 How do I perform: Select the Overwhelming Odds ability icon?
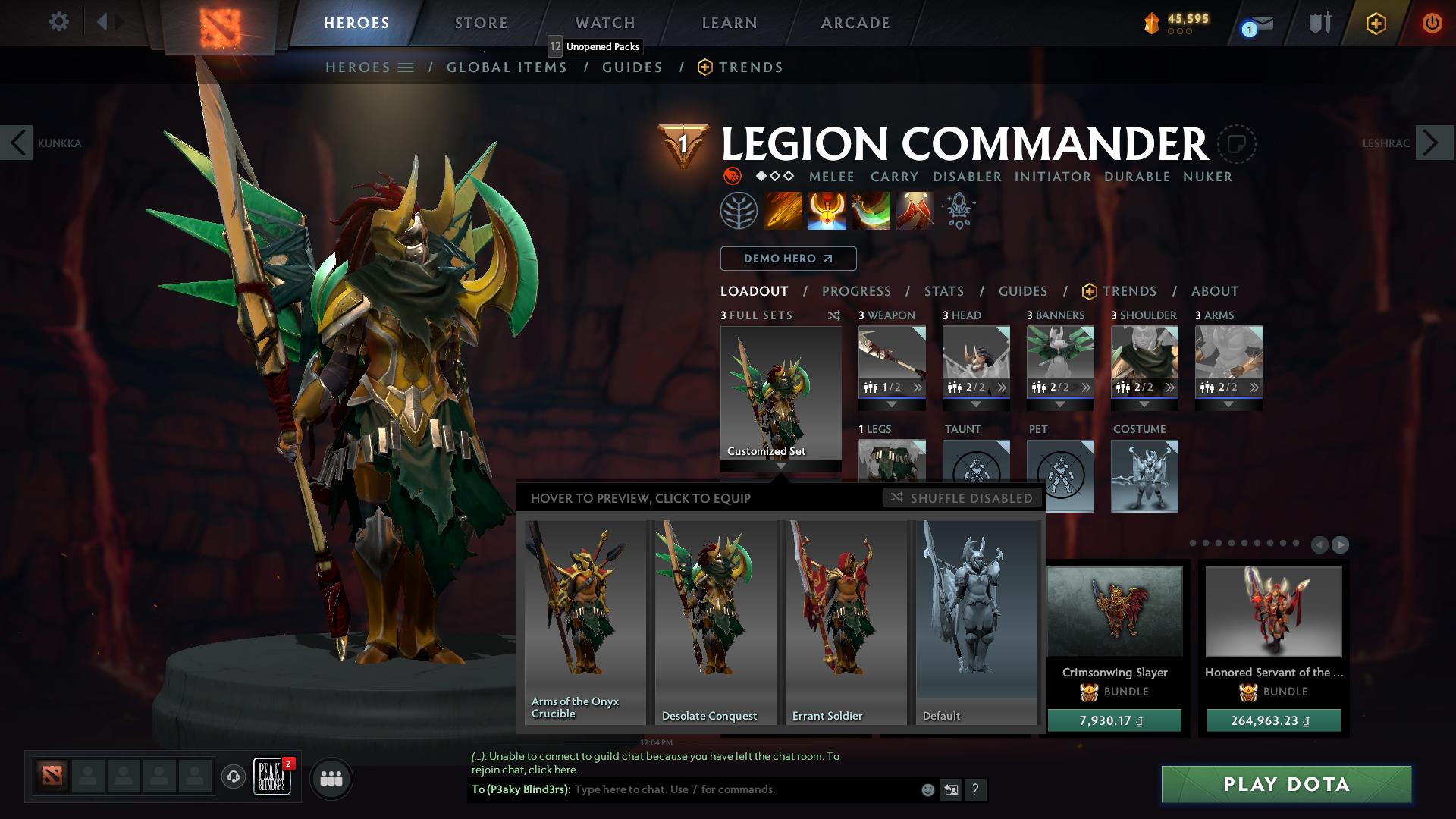[x=785, y=211]
